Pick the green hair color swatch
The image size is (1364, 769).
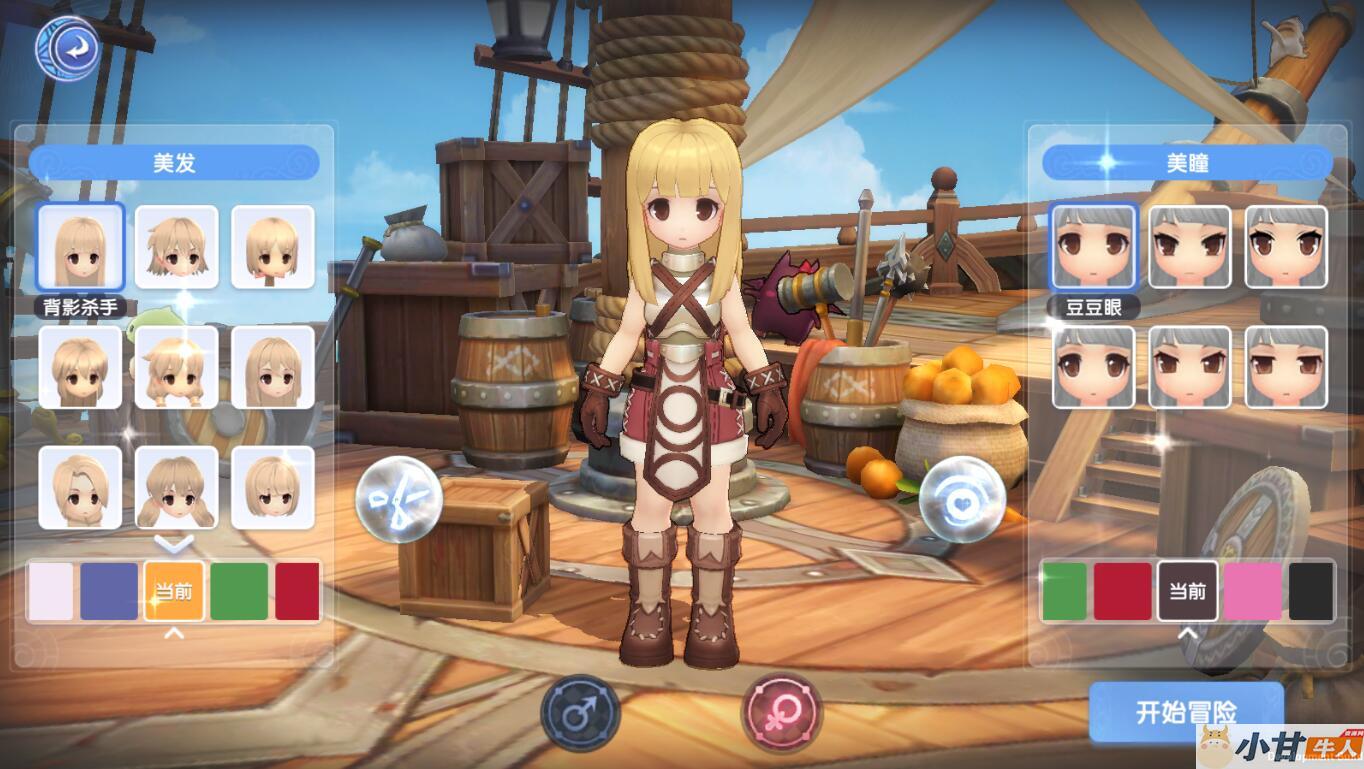pyautogui.click(x=239, y=591)
